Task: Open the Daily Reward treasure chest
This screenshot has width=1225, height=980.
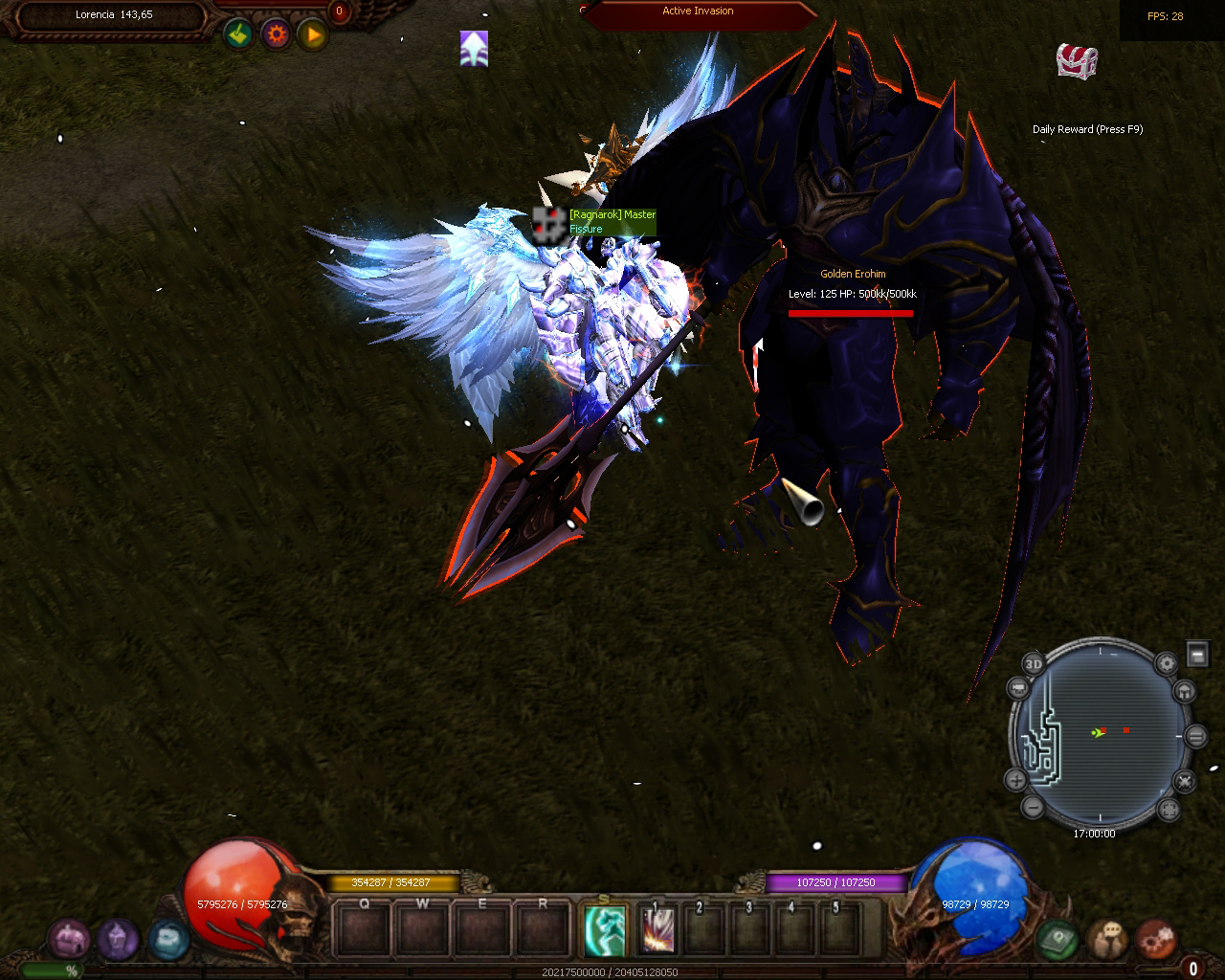Action: click(x=1077, y=60)
